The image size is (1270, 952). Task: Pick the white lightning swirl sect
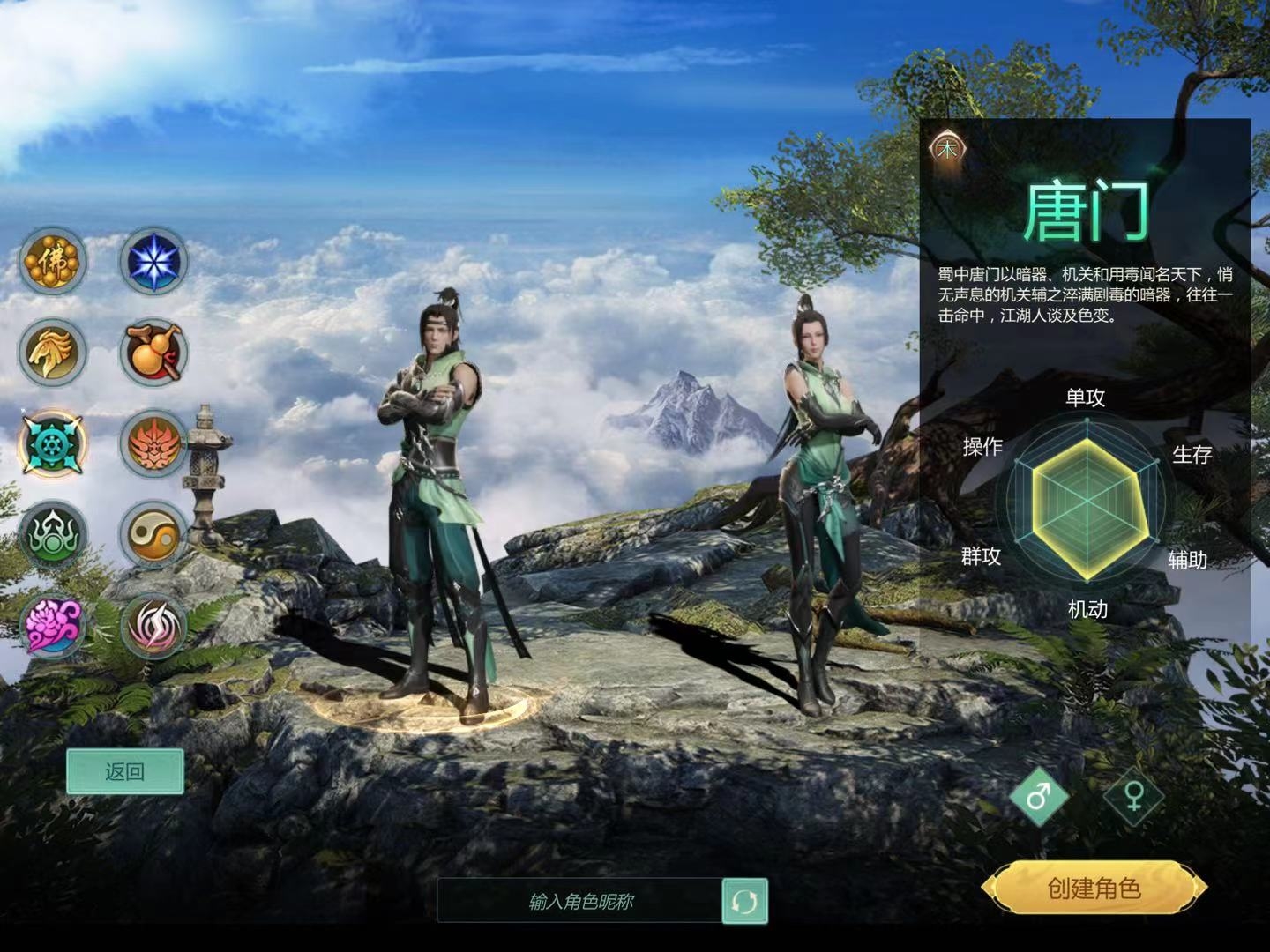pos(154,626)
